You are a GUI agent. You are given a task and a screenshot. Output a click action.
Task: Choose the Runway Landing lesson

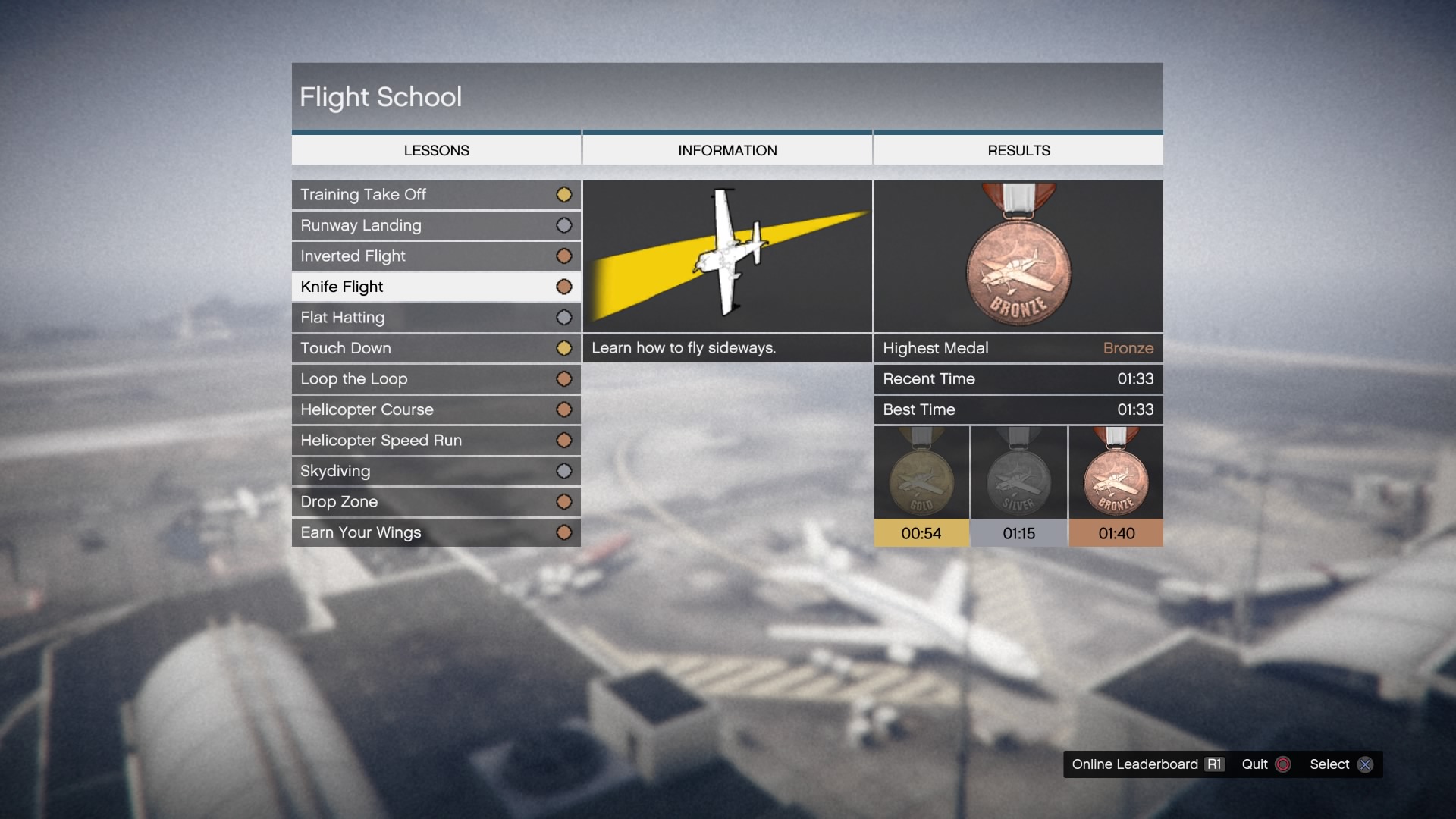[x=436, y=225]
